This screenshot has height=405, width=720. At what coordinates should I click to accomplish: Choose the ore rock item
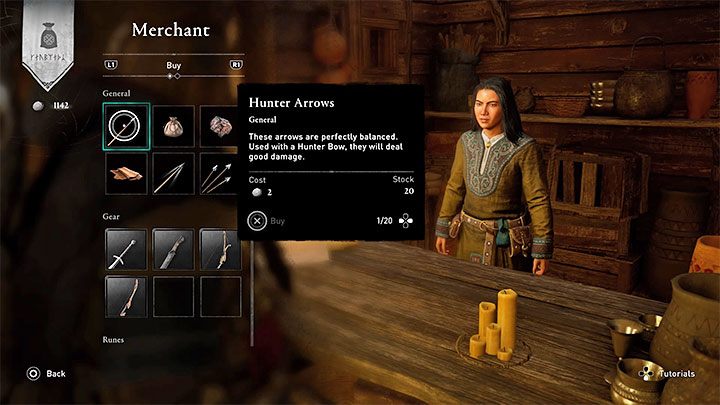point(219,126)
